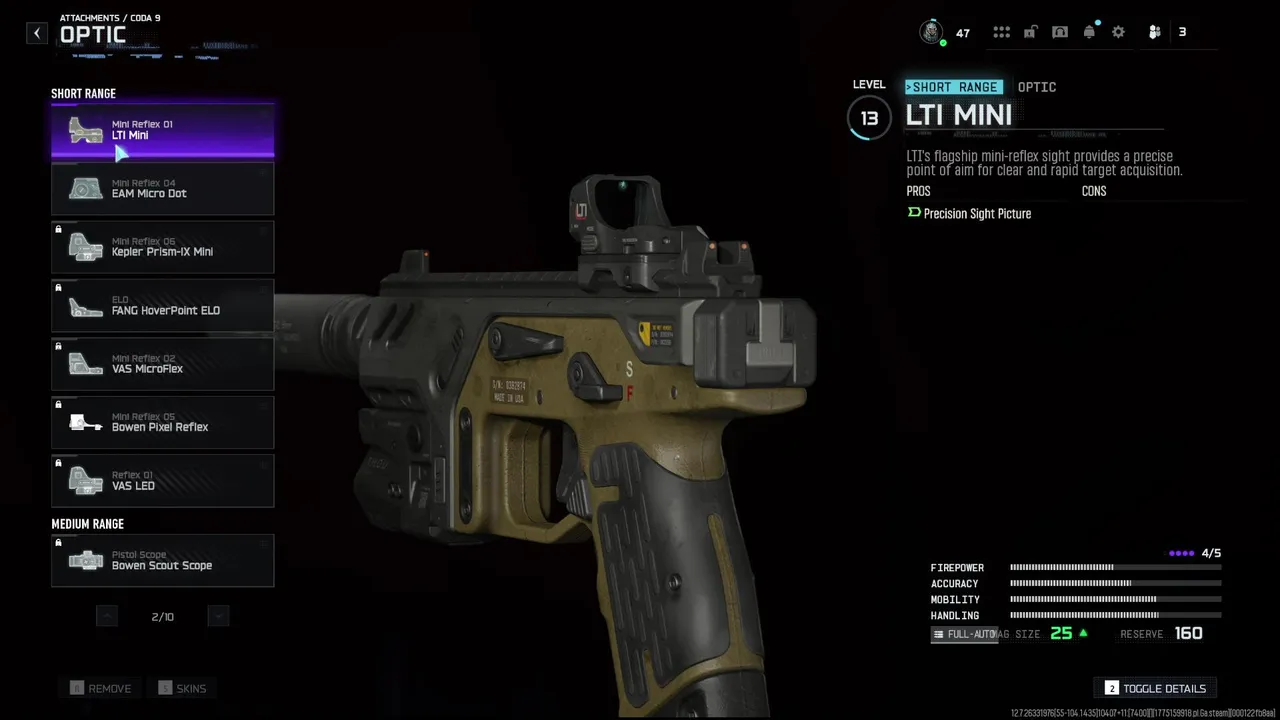Select the LTI Mini optic
1280x720 pixels.
click(x=162, y=130)
